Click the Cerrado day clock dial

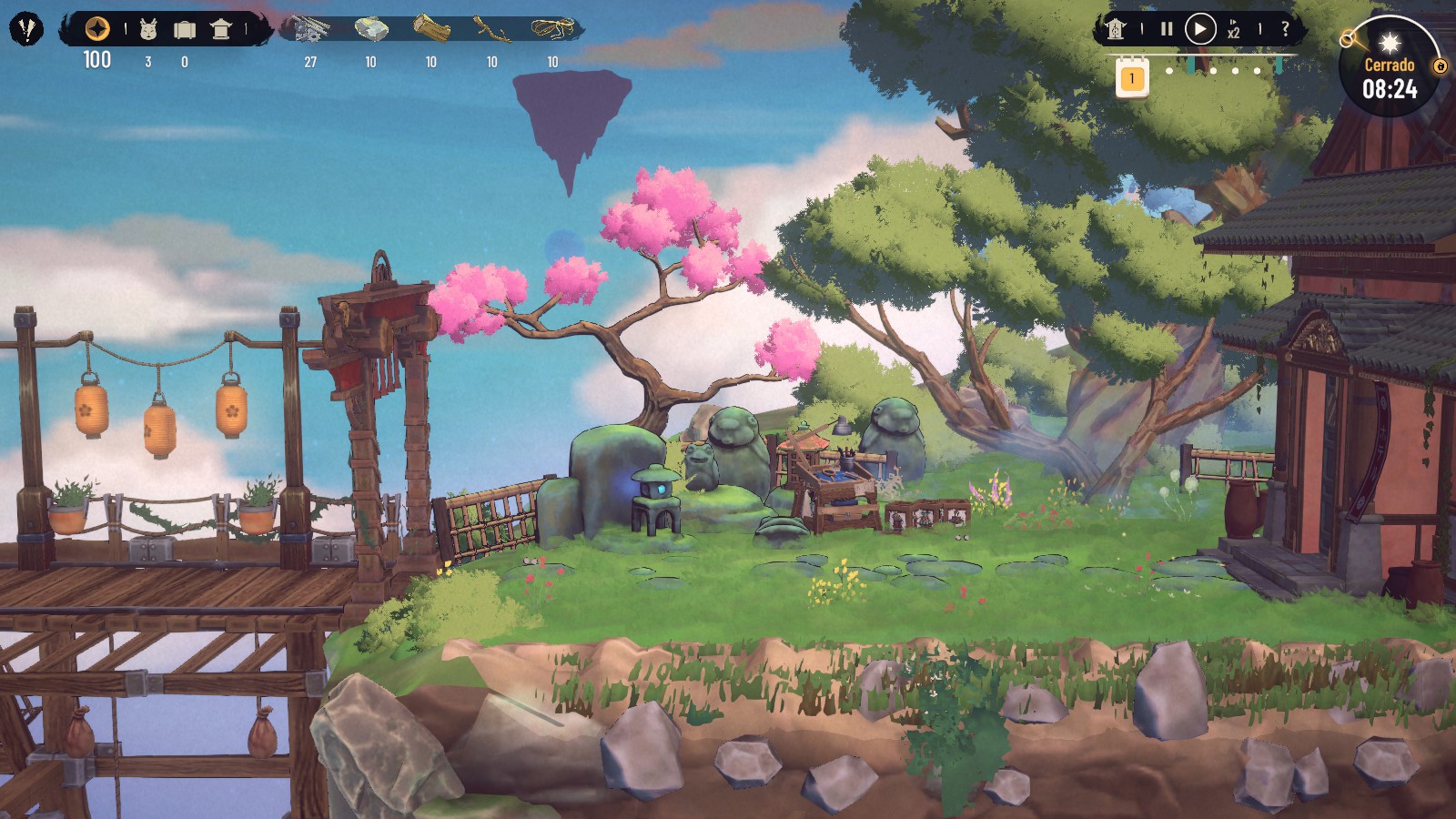click(x=1389, y=77)
